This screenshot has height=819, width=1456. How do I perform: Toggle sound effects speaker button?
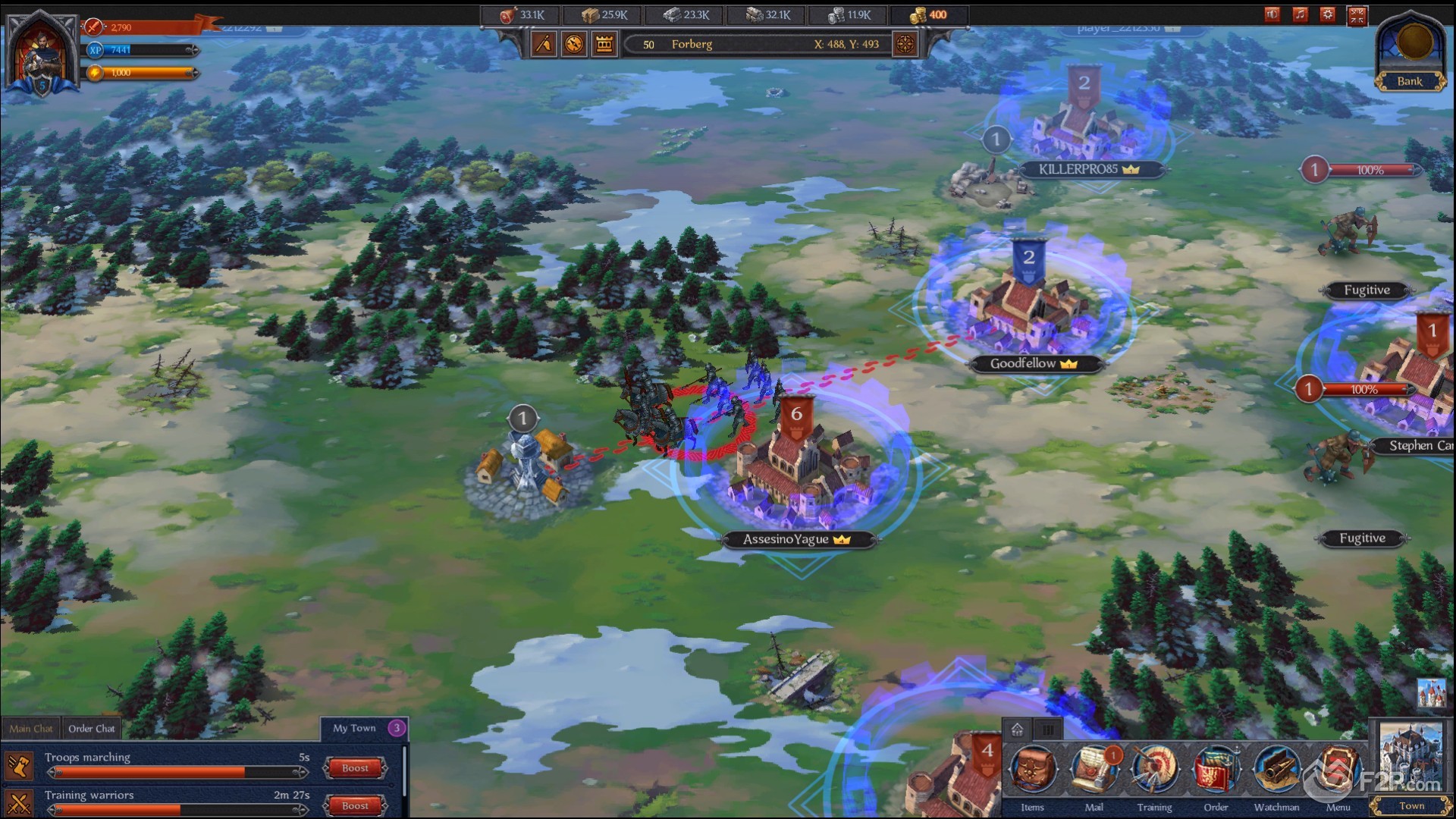pyautogui.click(x=1272, y=14)
